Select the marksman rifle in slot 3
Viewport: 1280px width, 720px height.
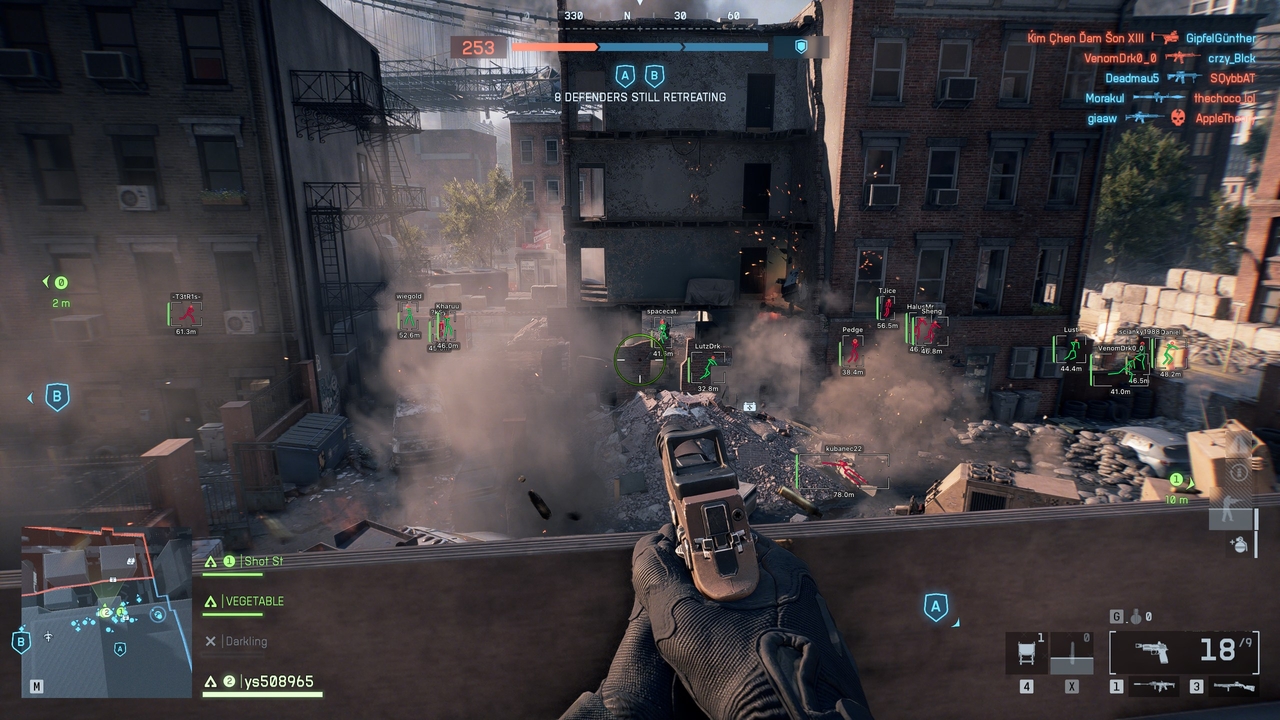[x=1233, y=687]
